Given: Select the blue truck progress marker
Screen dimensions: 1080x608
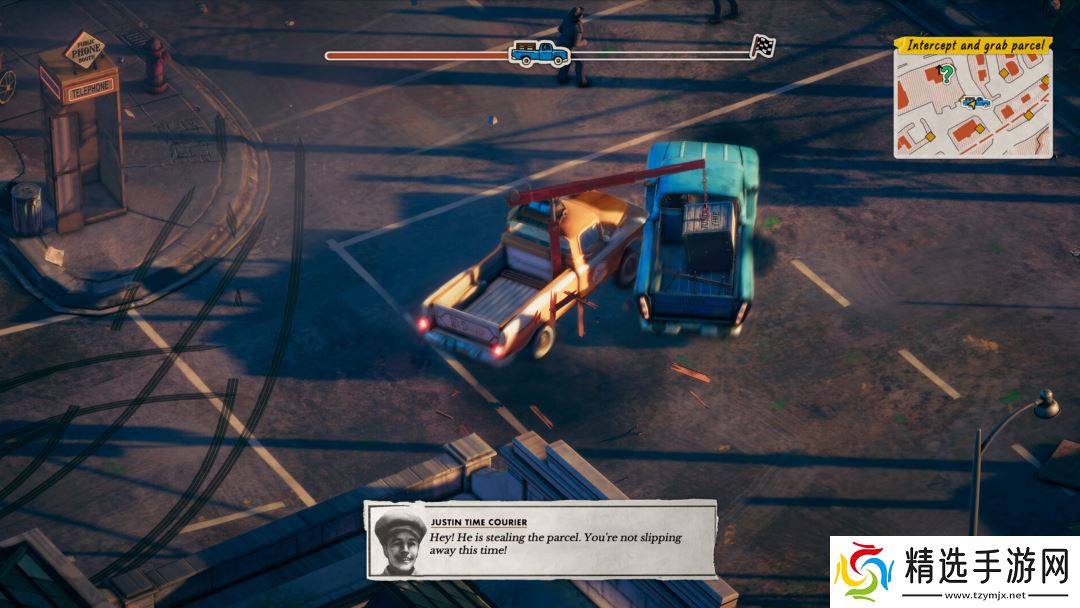Looking at the screenshot, I should (540, 53).
